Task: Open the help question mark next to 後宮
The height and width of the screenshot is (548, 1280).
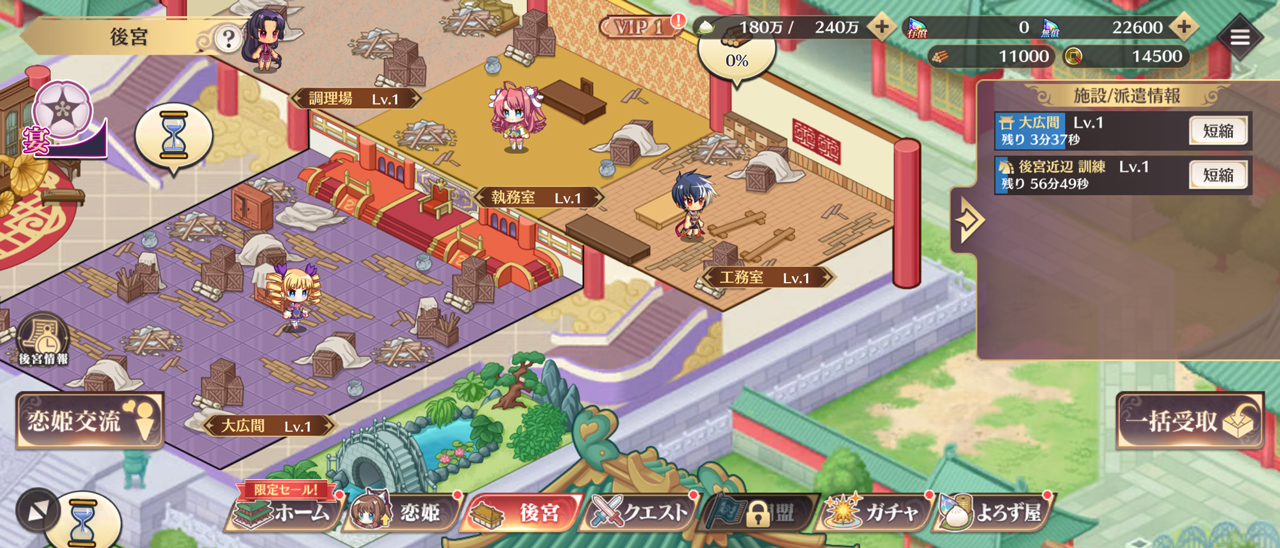Action: (x=229, y=39)
